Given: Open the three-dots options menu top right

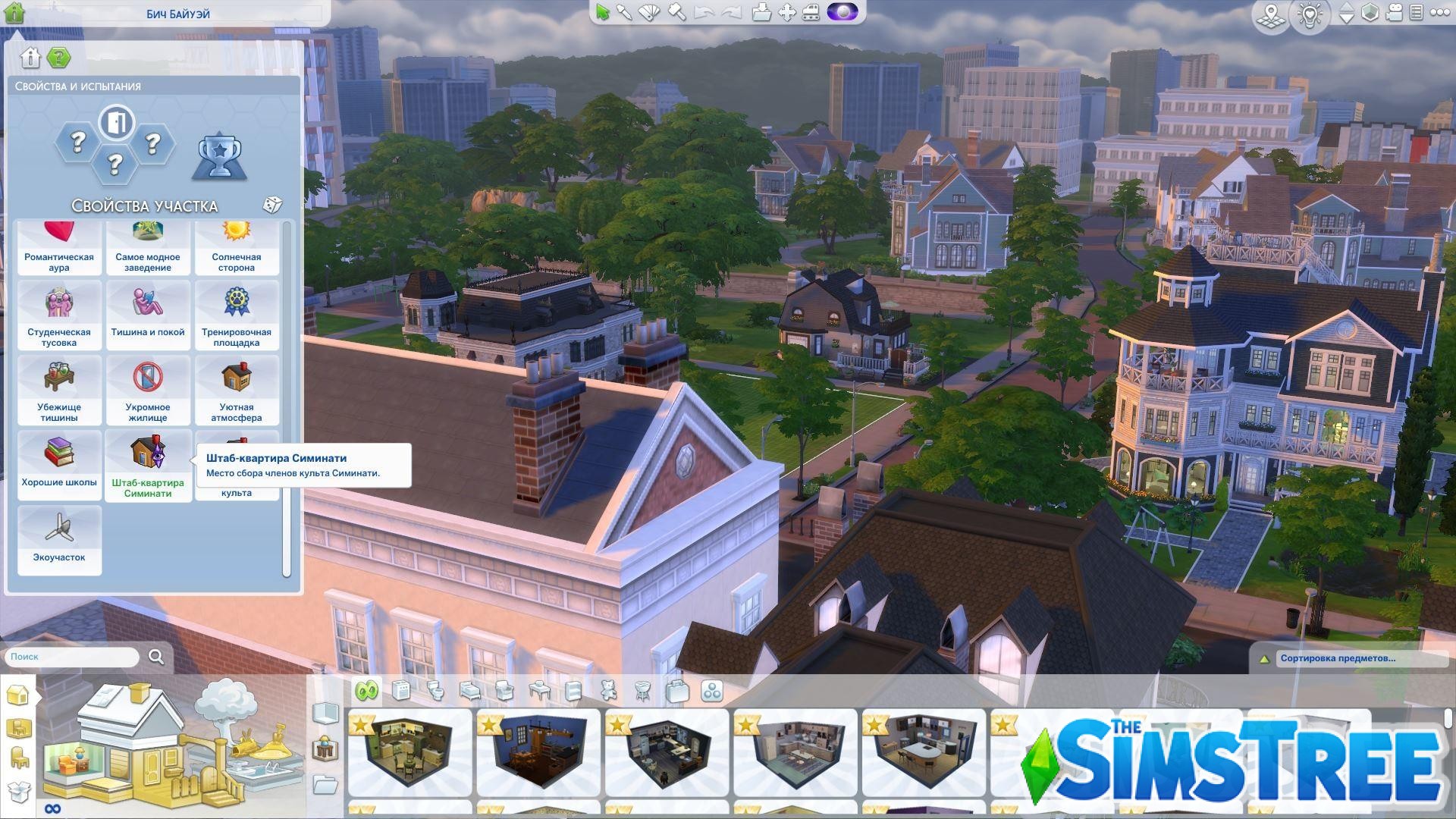Looking at the screenshot, I should pos(1438,12).
